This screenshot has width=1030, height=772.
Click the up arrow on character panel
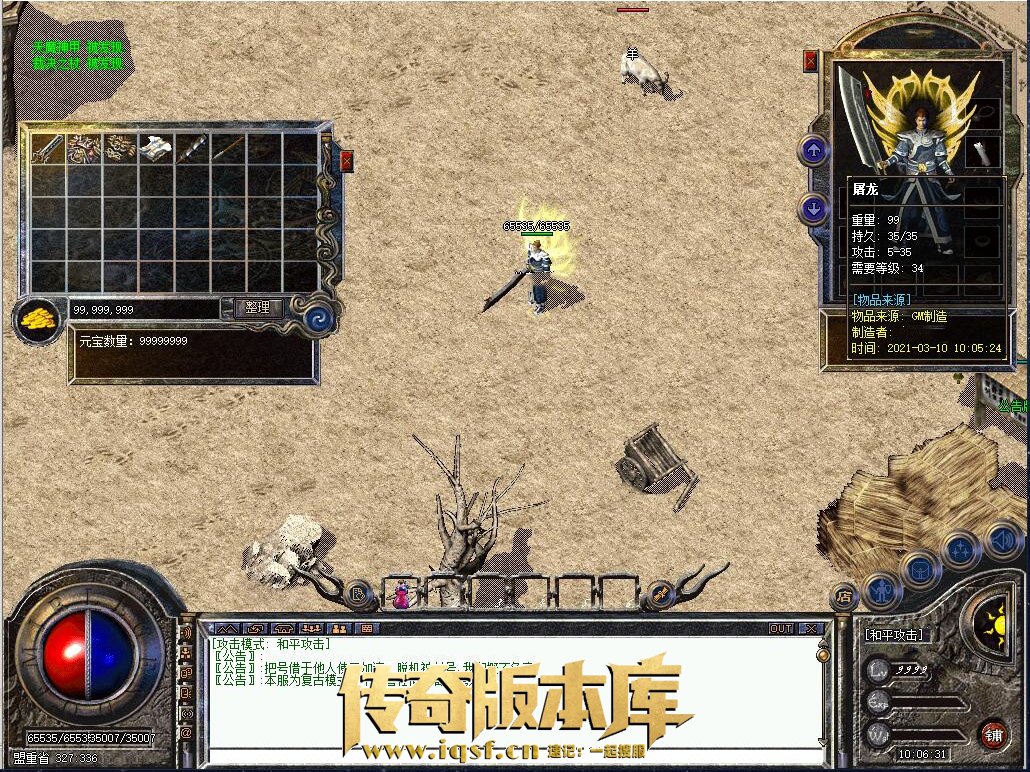coord(814,151)
